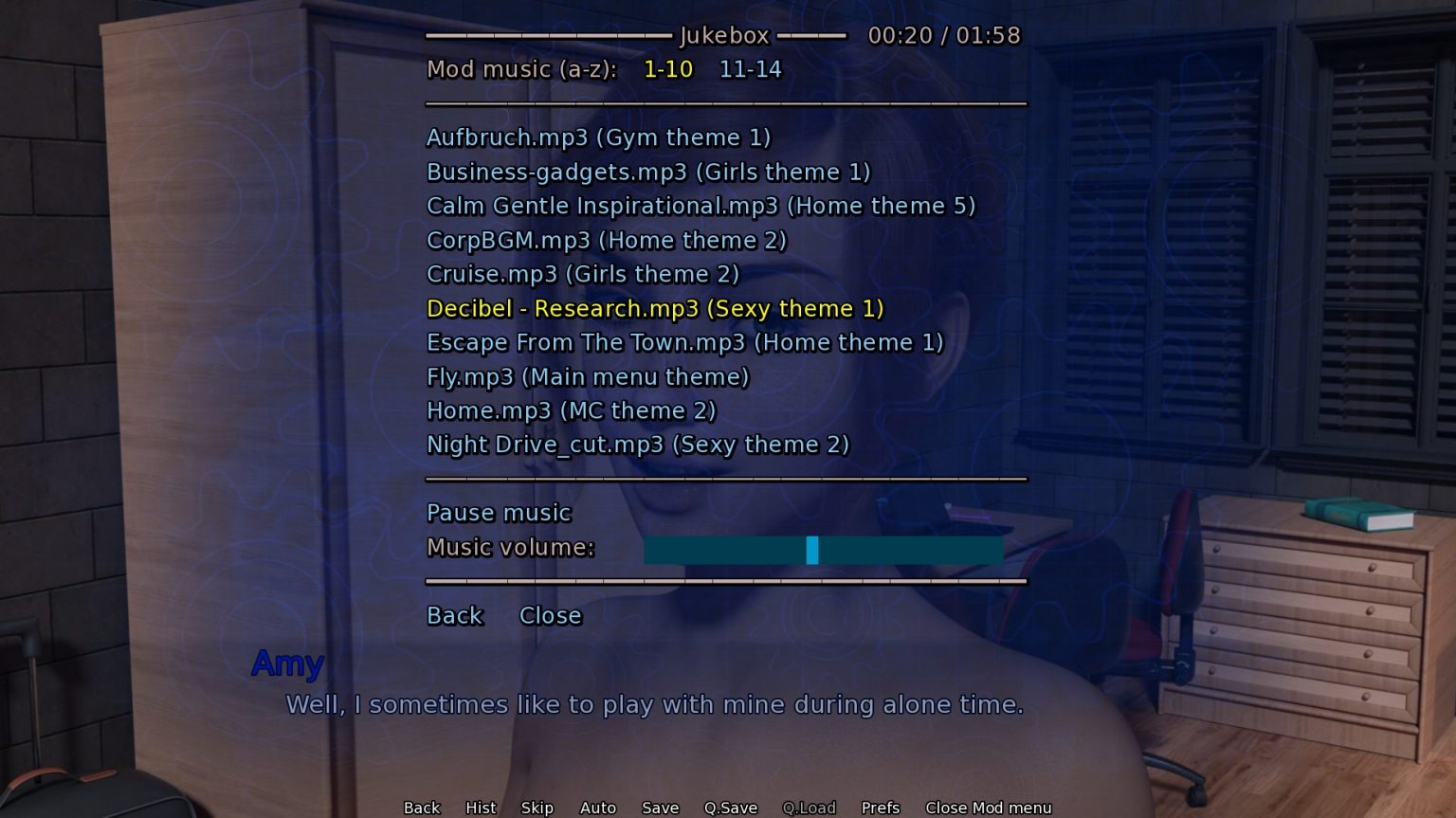1456x818 pixels.
Task: Go Back from the Jukebox menu
Action: coord(455,615)
